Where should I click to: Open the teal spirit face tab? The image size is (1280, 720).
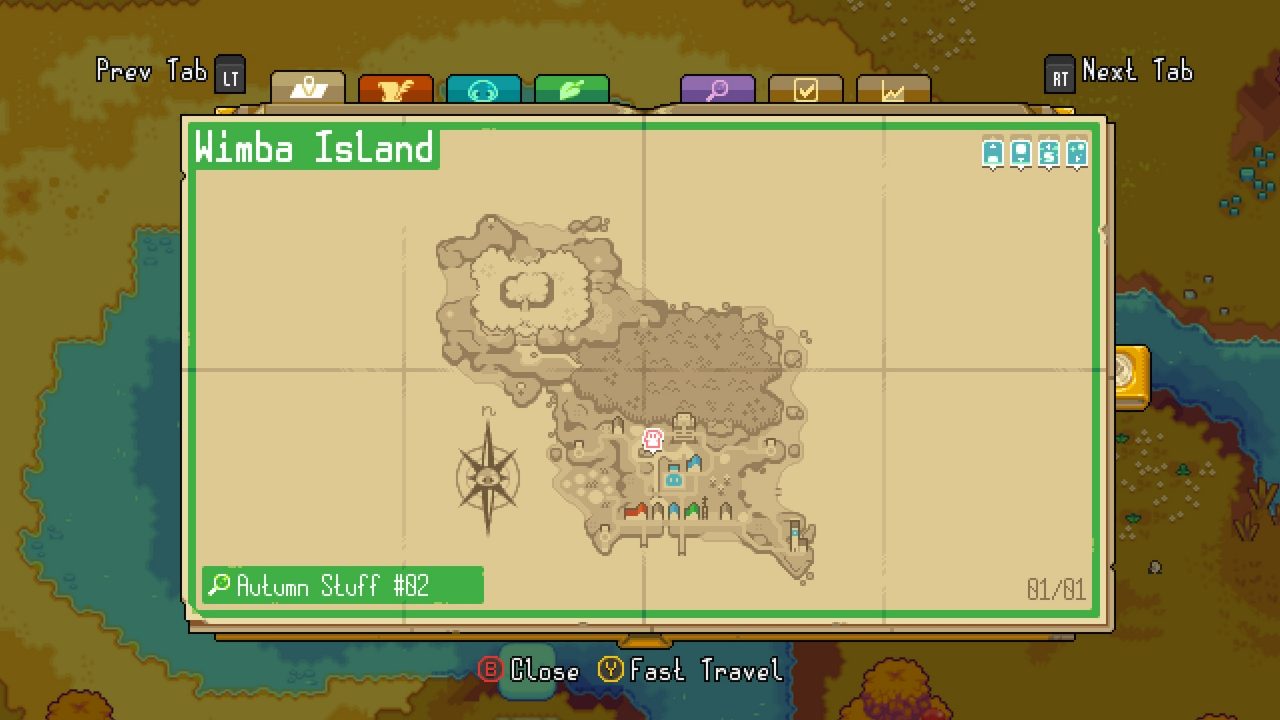(x=481, y=88)
